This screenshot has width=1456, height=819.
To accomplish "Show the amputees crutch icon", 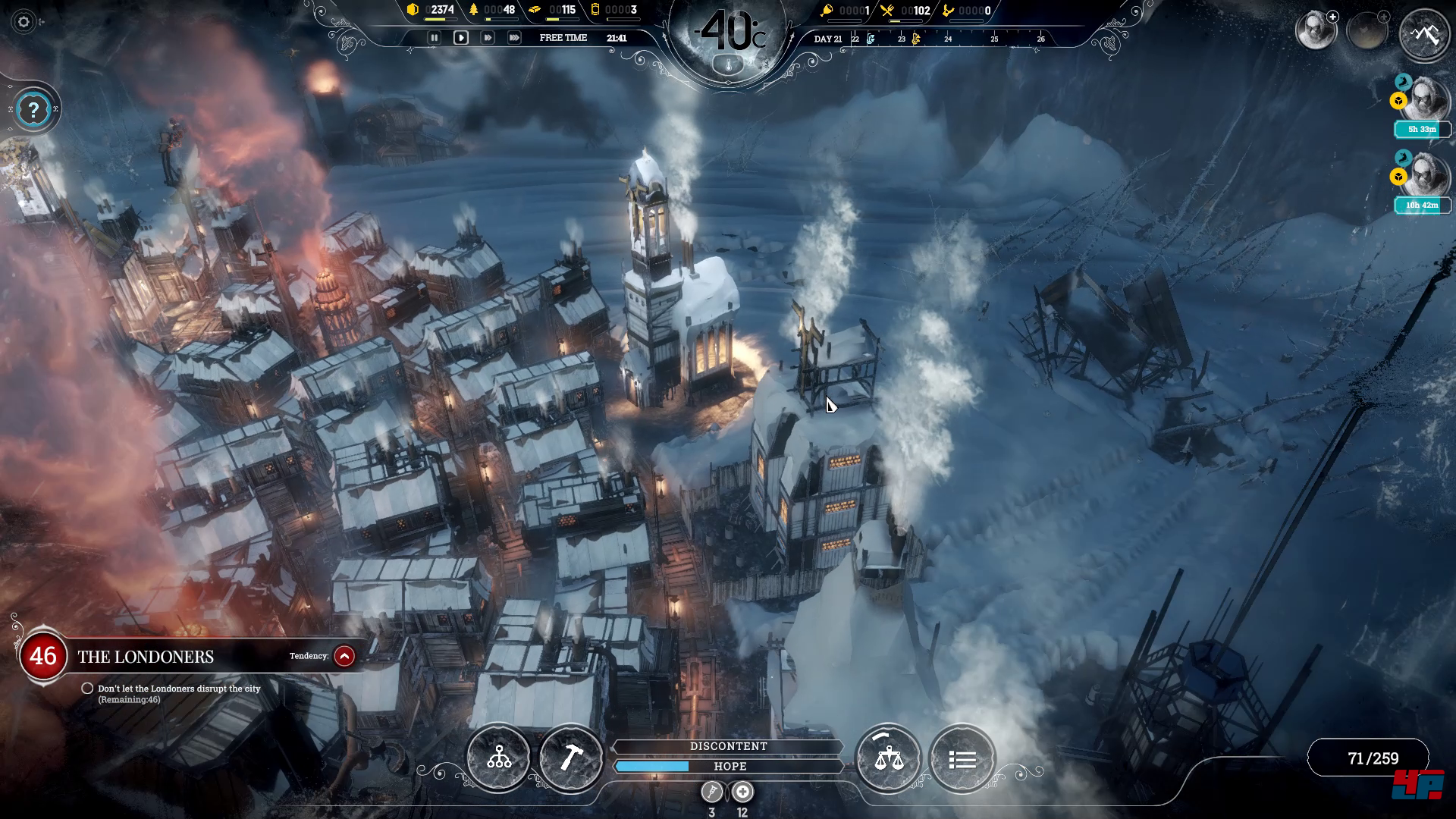I will pos(711,792).
